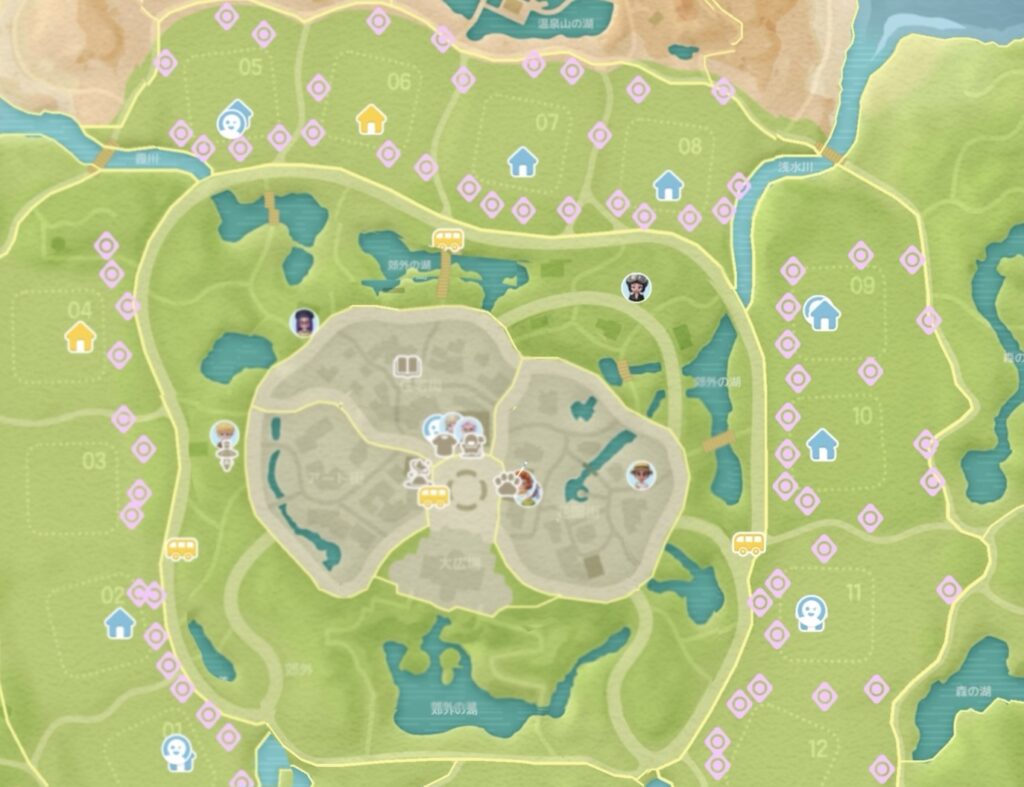Viewport: 1024px width, 787px height.
Task: Choose the bus stop on the east road
Action: pyautogui.click(x=748, y=543)
